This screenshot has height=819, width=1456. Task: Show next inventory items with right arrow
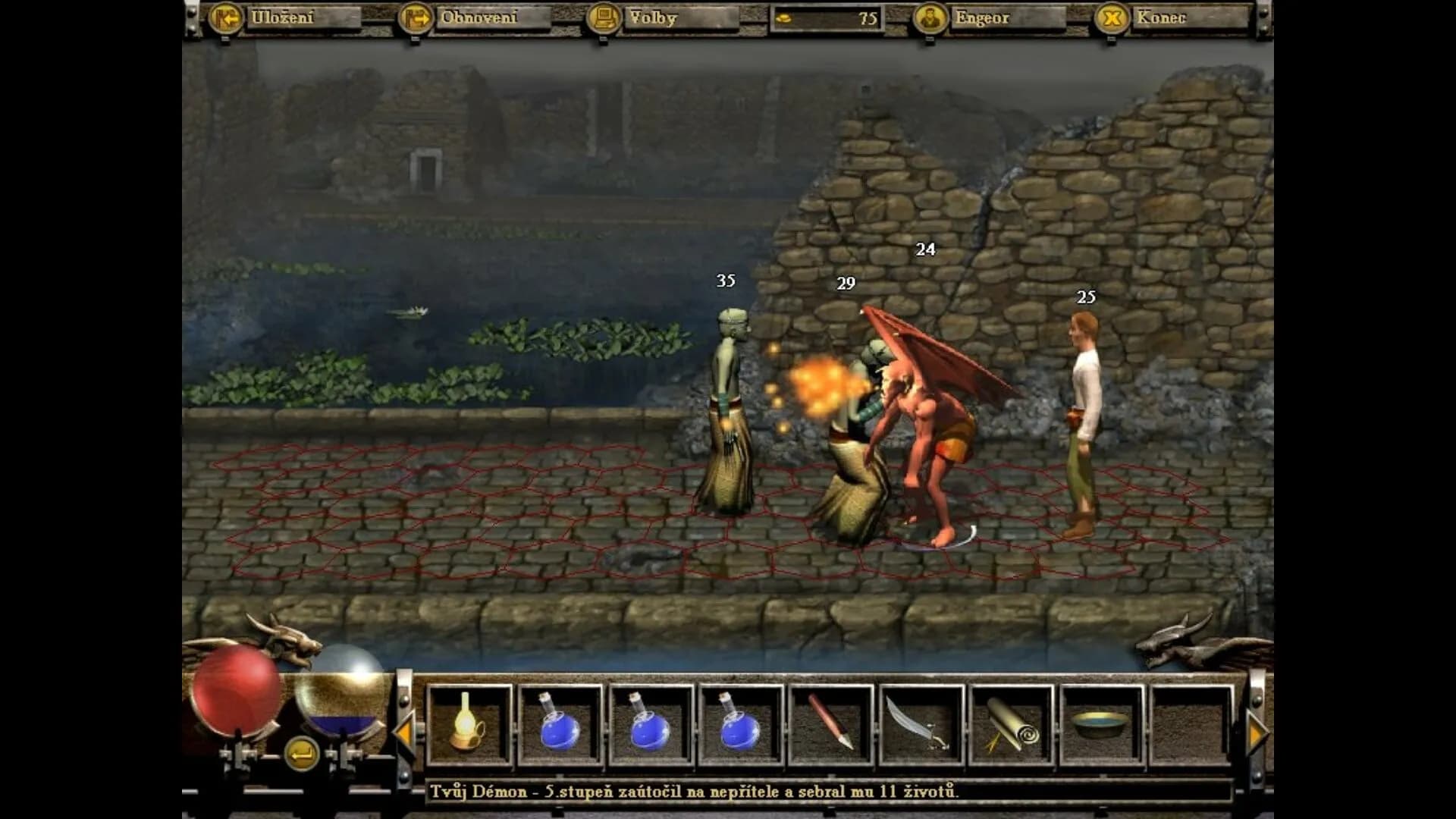[1257, 733]
